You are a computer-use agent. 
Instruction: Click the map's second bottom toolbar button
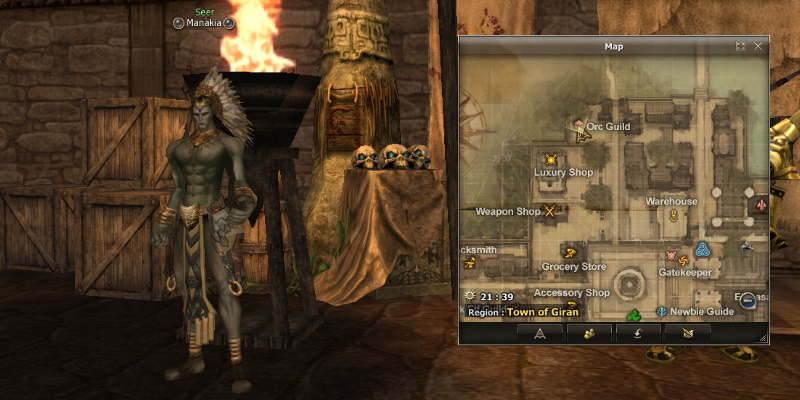click(589, 333)
